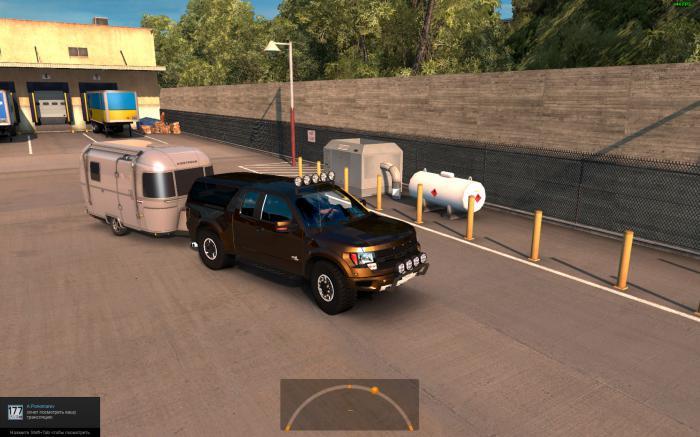The image size is (700, 437).
Task: Click the orange arc steering indicator panel
Action: coord(349,404)
